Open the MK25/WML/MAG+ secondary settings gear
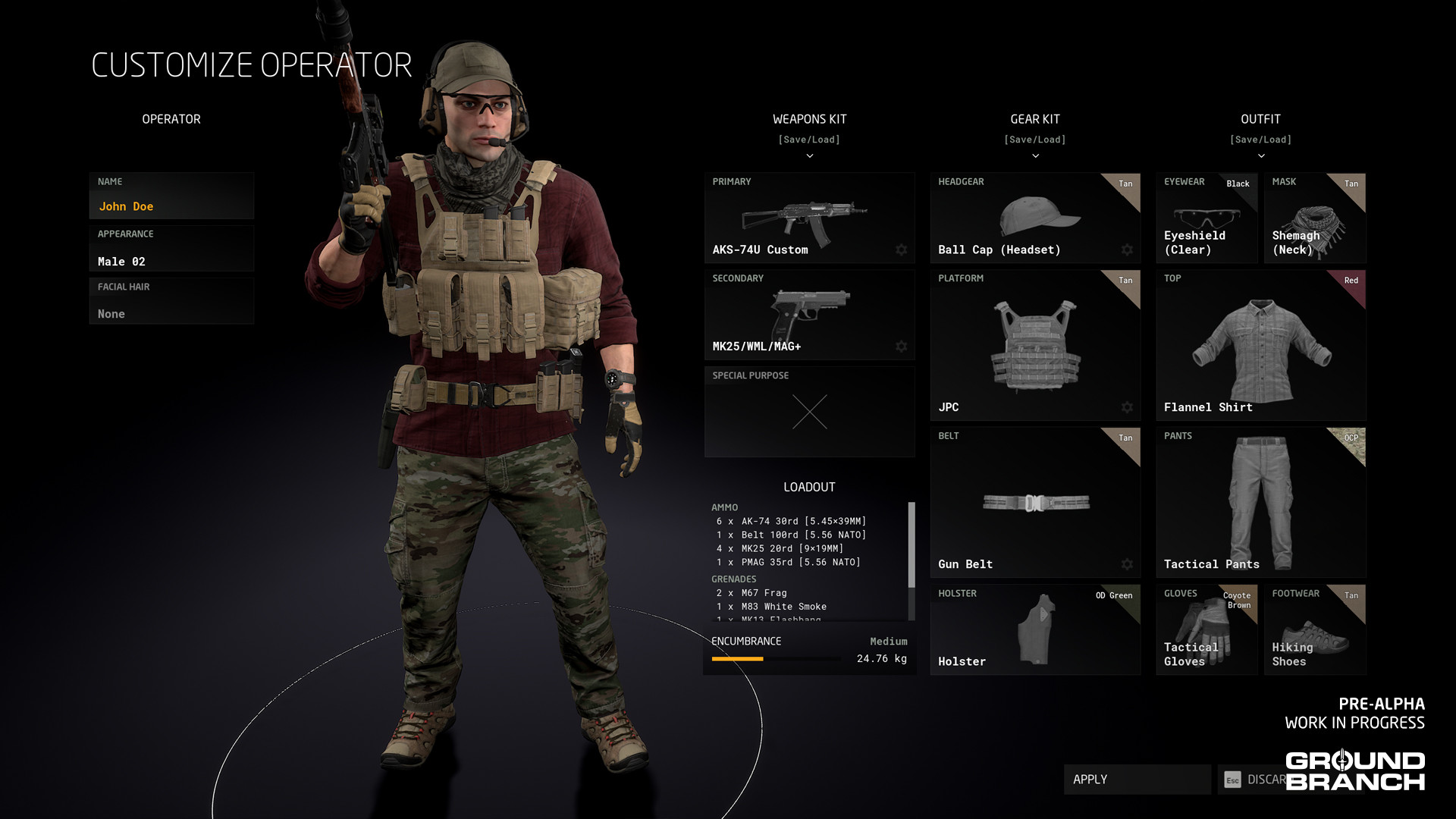The image size is (1456, 819). (901, 347)
